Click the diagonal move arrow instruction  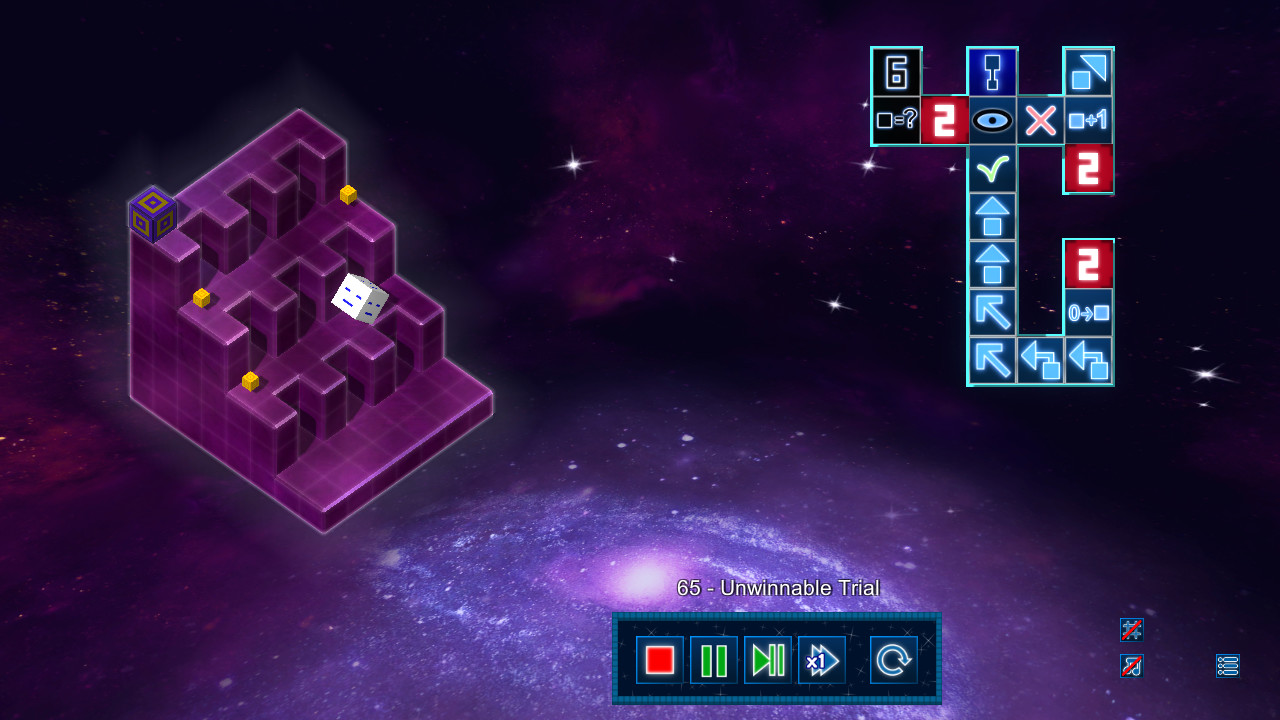click(x=993, y=312)
